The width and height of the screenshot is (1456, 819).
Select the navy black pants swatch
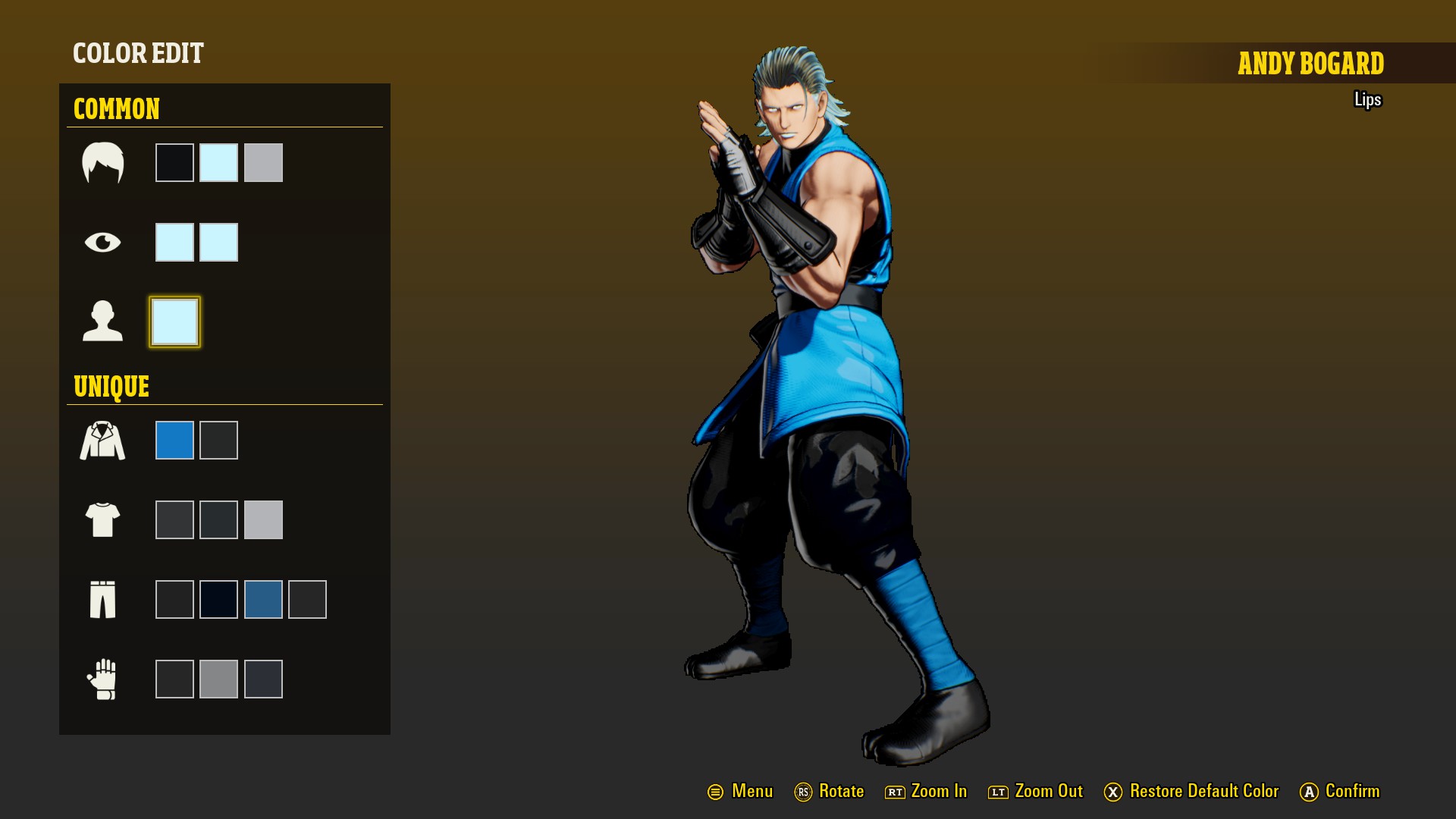pos(218,599)
